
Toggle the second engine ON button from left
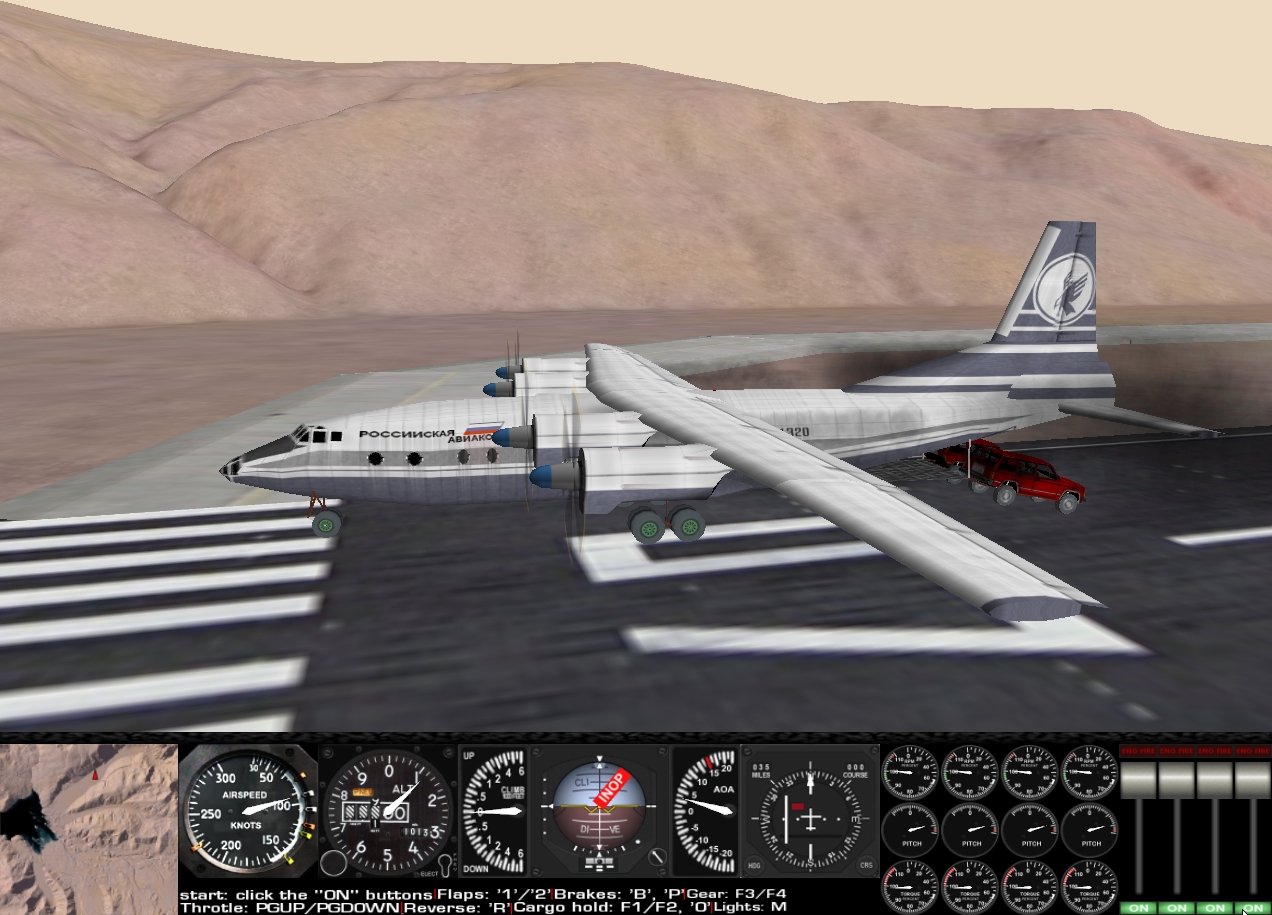pyautogui.click(x=1175, y=908)
